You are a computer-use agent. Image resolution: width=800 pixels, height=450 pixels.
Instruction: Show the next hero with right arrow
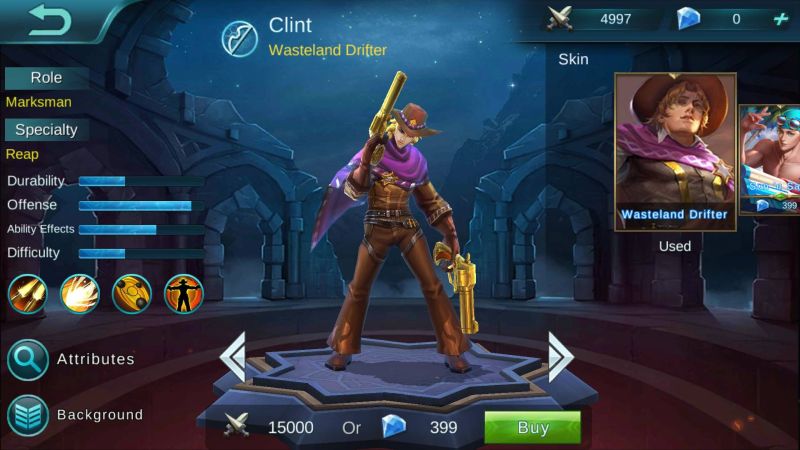560,355
